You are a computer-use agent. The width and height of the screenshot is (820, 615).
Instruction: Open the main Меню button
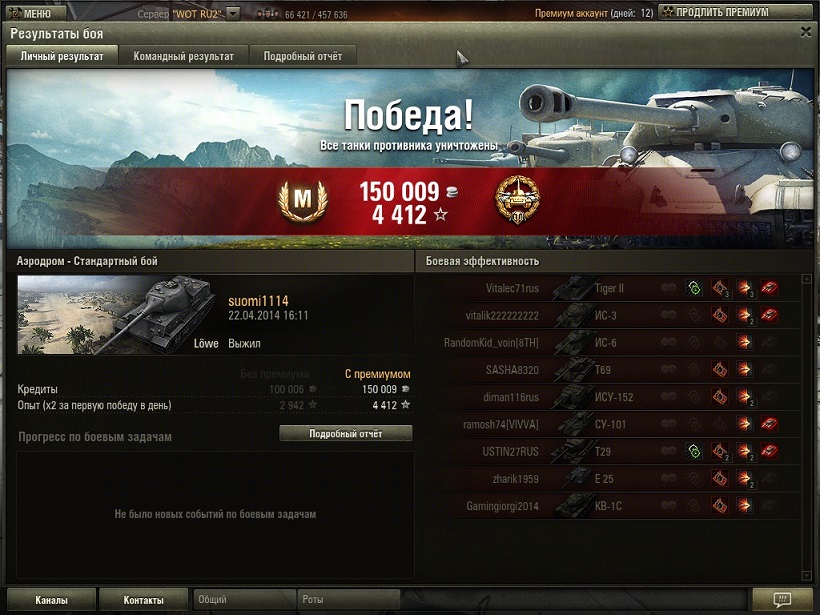pos(34,13)
